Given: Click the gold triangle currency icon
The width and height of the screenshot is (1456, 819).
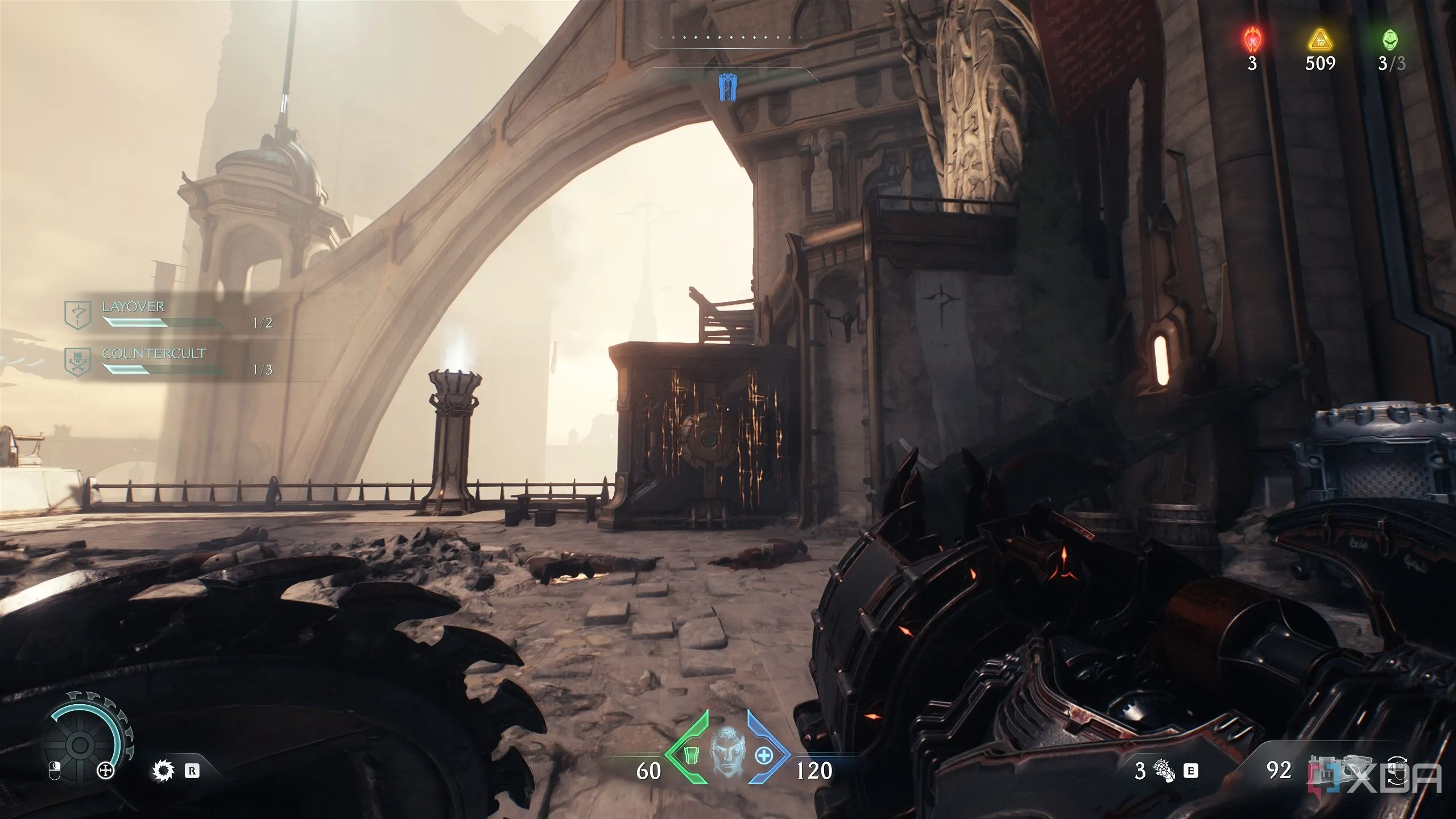Looking at the screenshot, I should [1319, 40].
